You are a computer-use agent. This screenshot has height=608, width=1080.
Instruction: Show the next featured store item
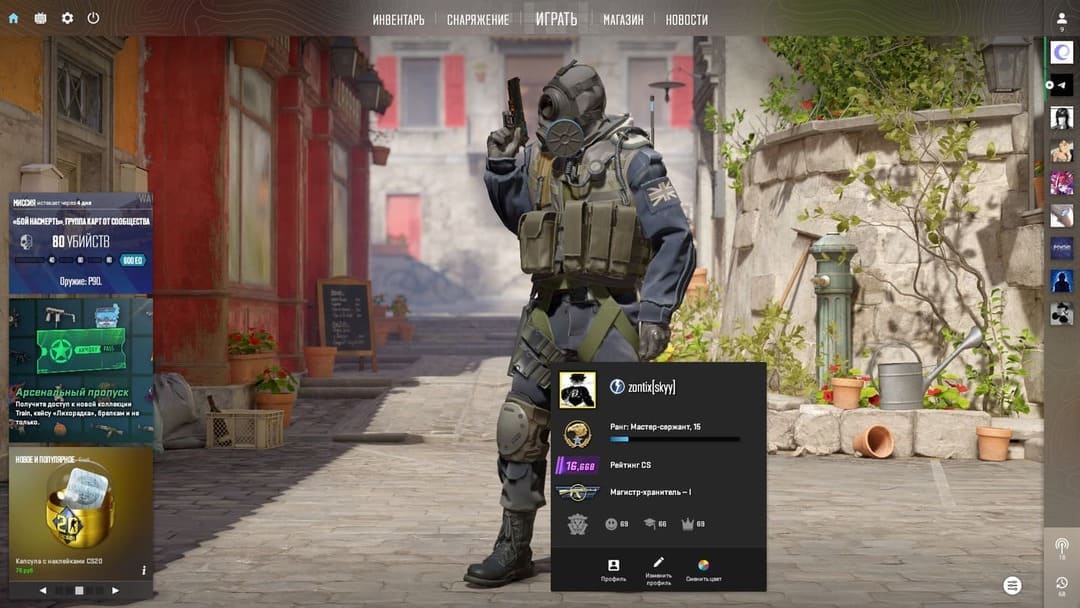[115, 591]
